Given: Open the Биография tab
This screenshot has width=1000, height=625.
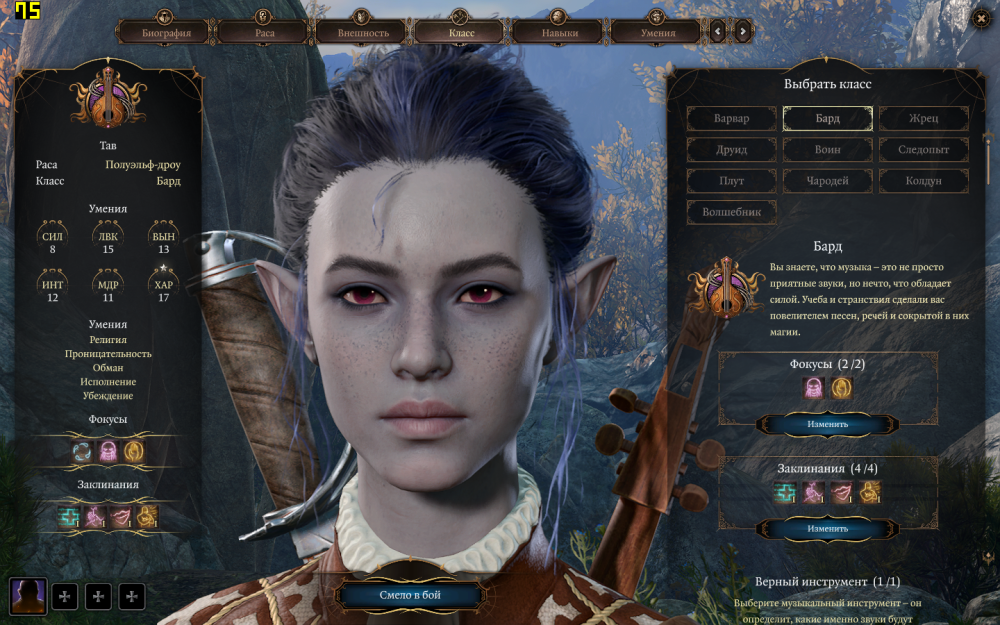Looking at the screenshot, I should (165, 32).
